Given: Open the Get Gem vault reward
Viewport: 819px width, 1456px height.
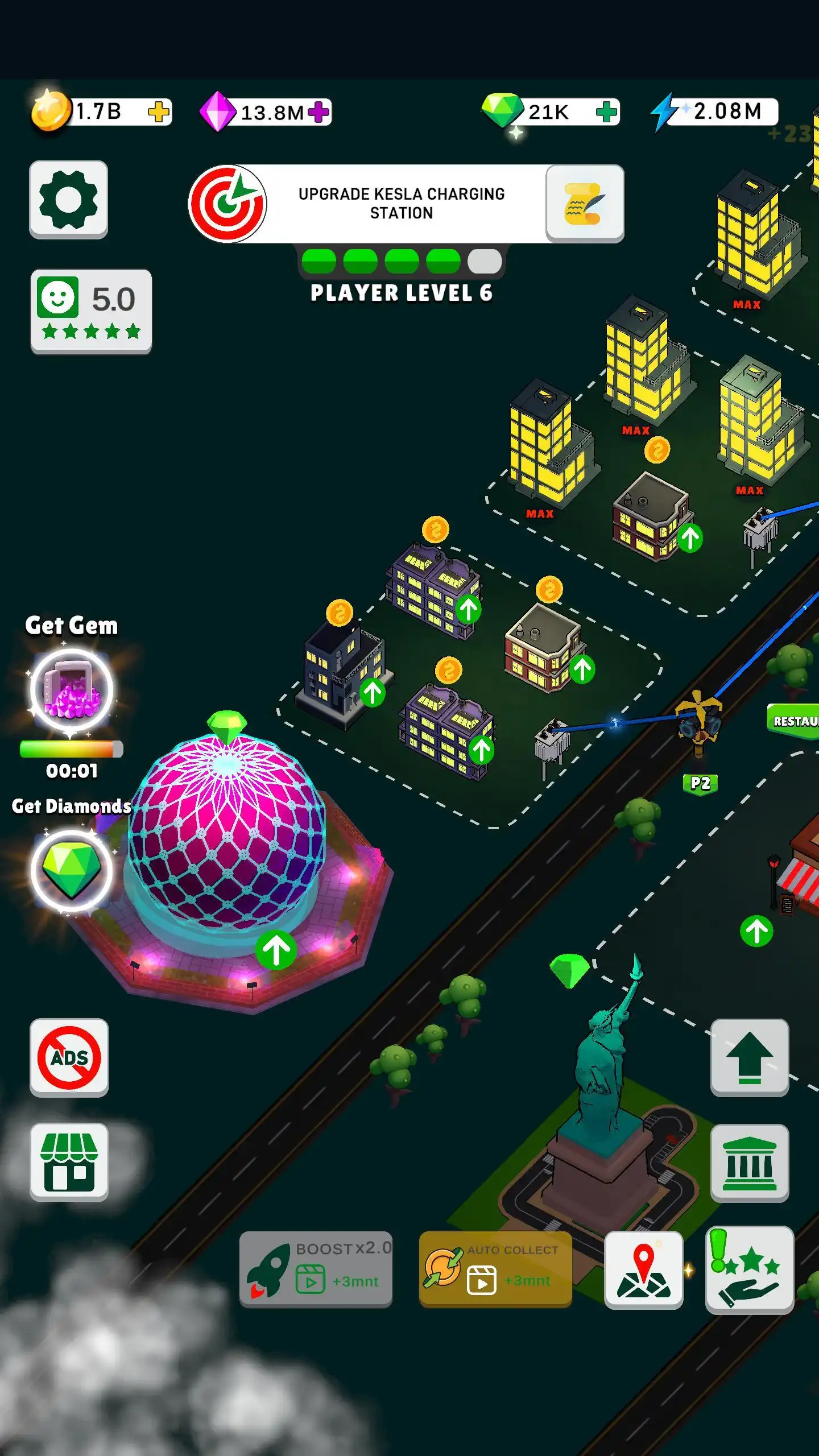Looking at the screenshot, I should 71,688.
